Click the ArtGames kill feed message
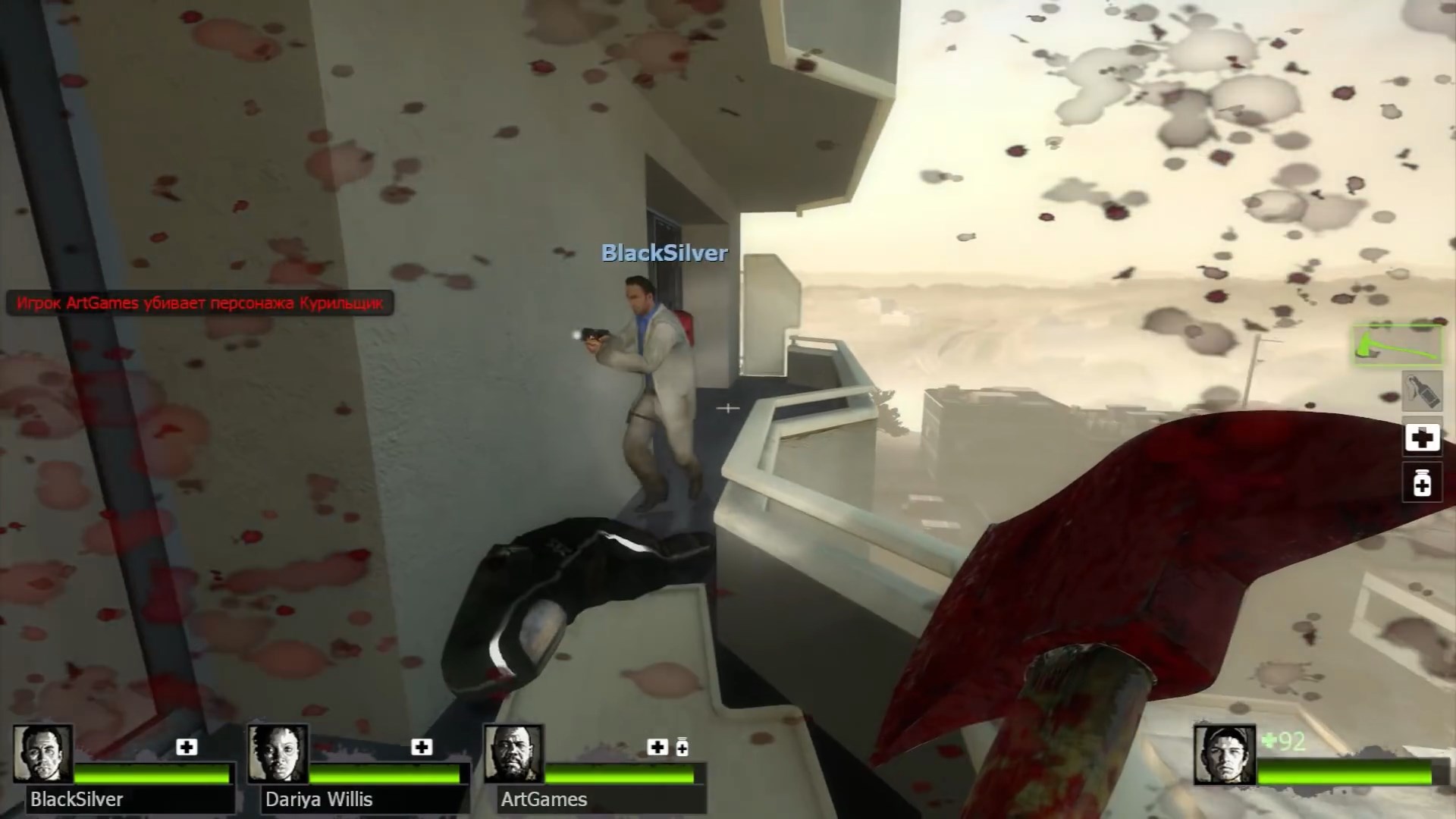 click(199, 303)
